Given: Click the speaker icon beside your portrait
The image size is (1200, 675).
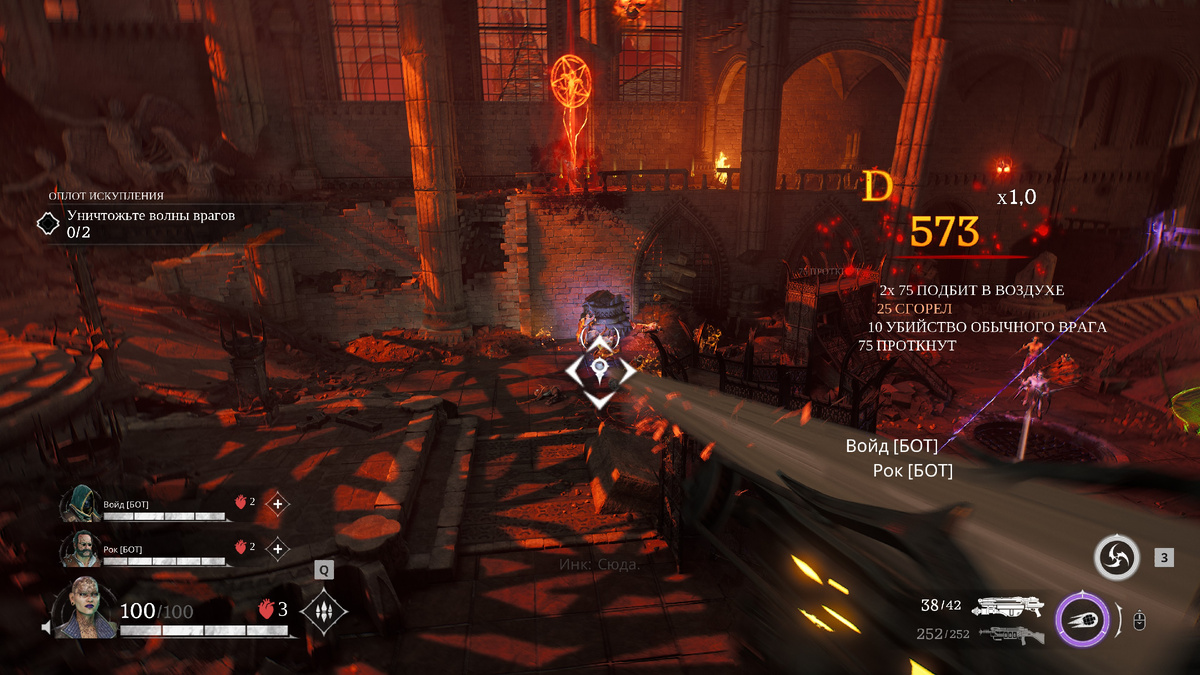Looking at the screenshot, I should pos(46,628).
